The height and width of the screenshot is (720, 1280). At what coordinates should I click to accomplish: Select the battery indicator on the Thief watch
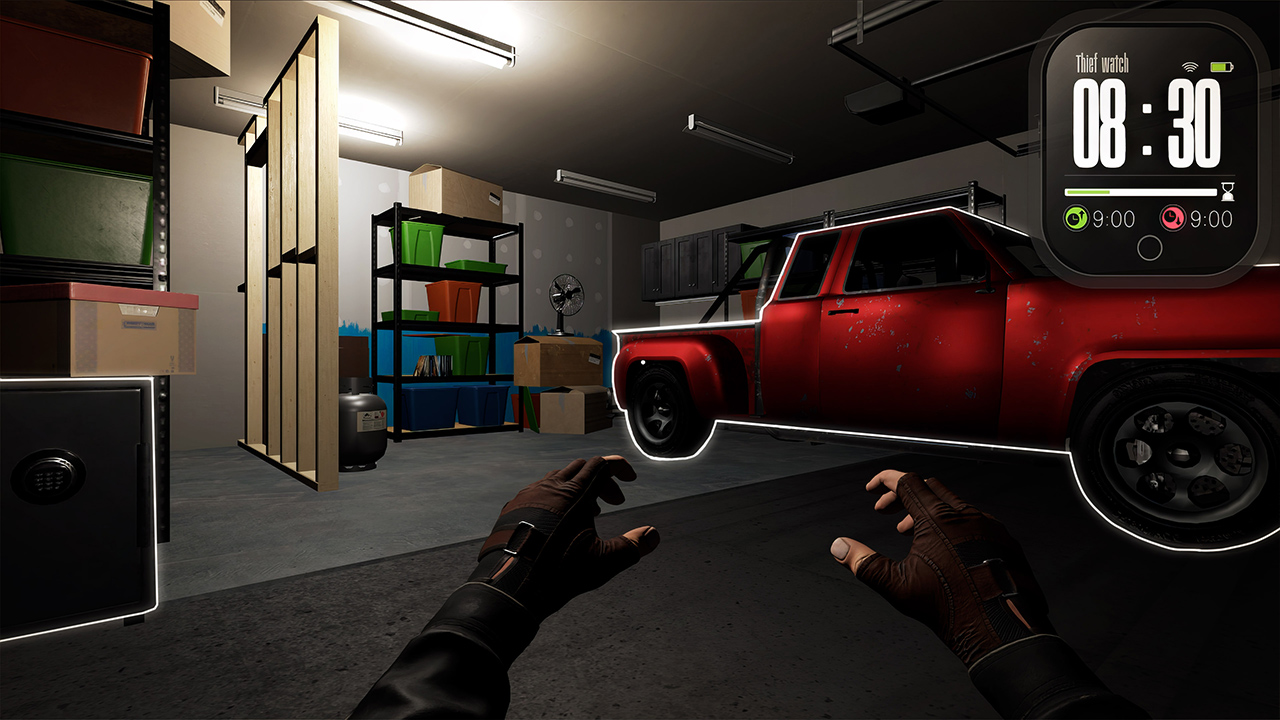pyautogui.click(x=1220, y=66)
